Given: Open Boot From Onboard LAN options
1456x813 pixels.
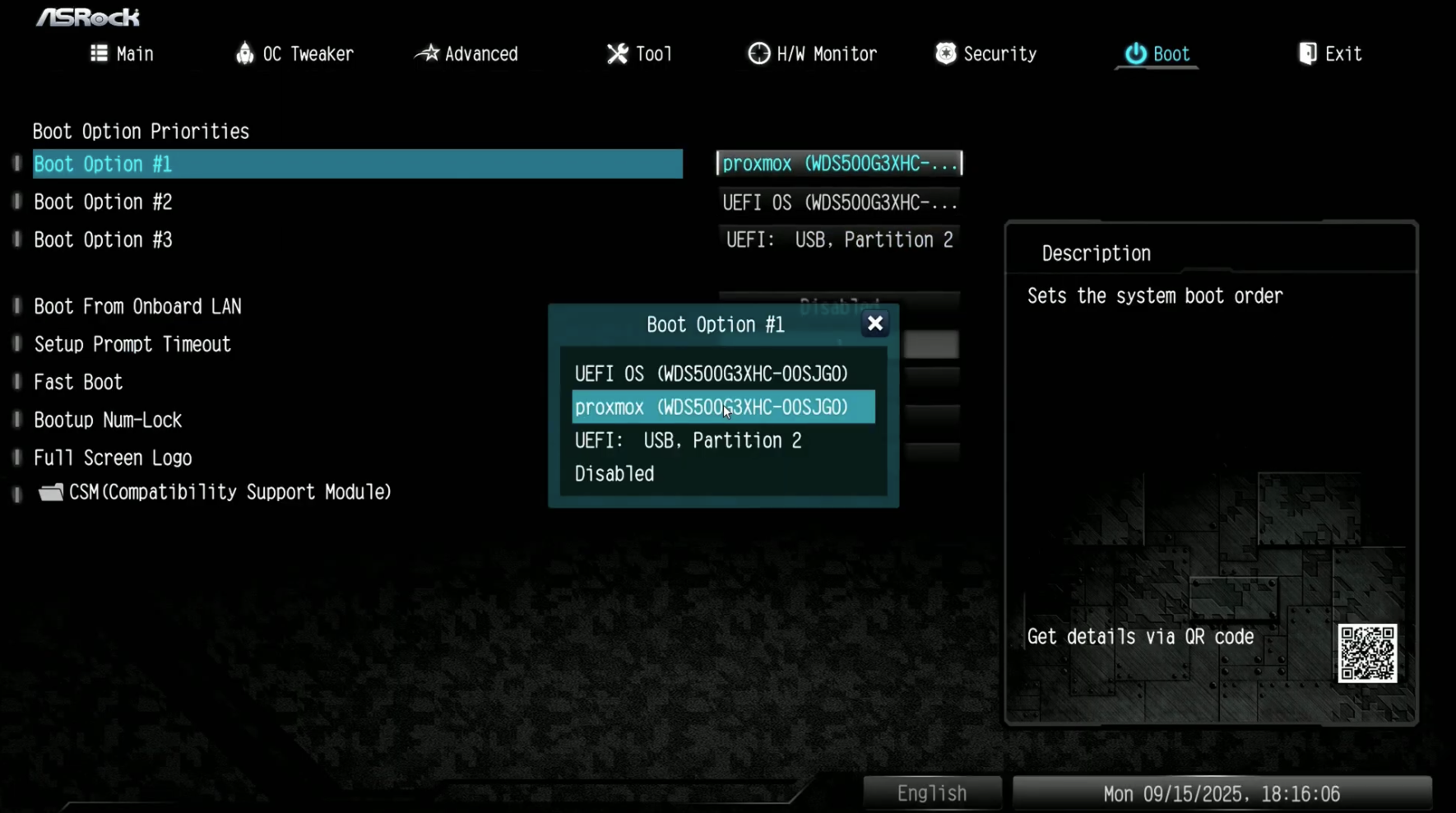Looking at the screenshot, I should point(137,305).
